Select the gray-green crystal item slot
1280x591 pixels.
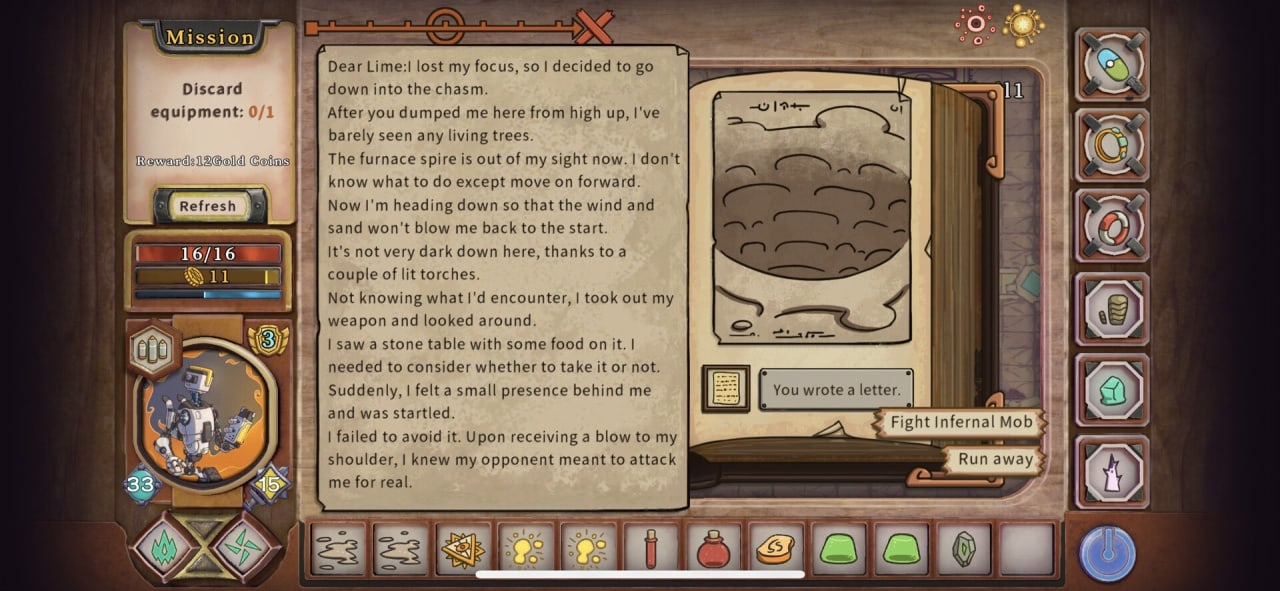point(963,549)
